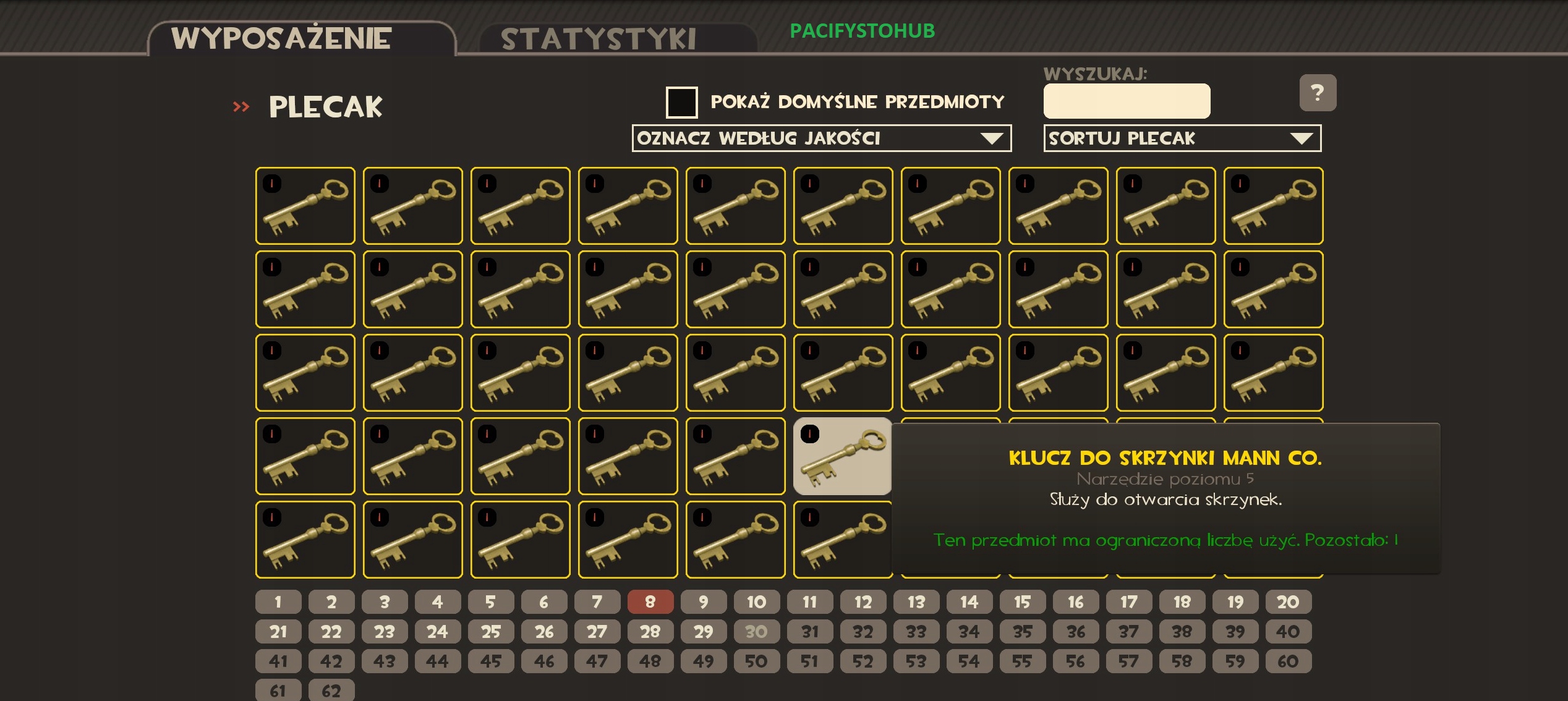The image size is (1568, 701).
Task: Expand the quality marking dropdown arrow
Action: [x=993, y=138]
